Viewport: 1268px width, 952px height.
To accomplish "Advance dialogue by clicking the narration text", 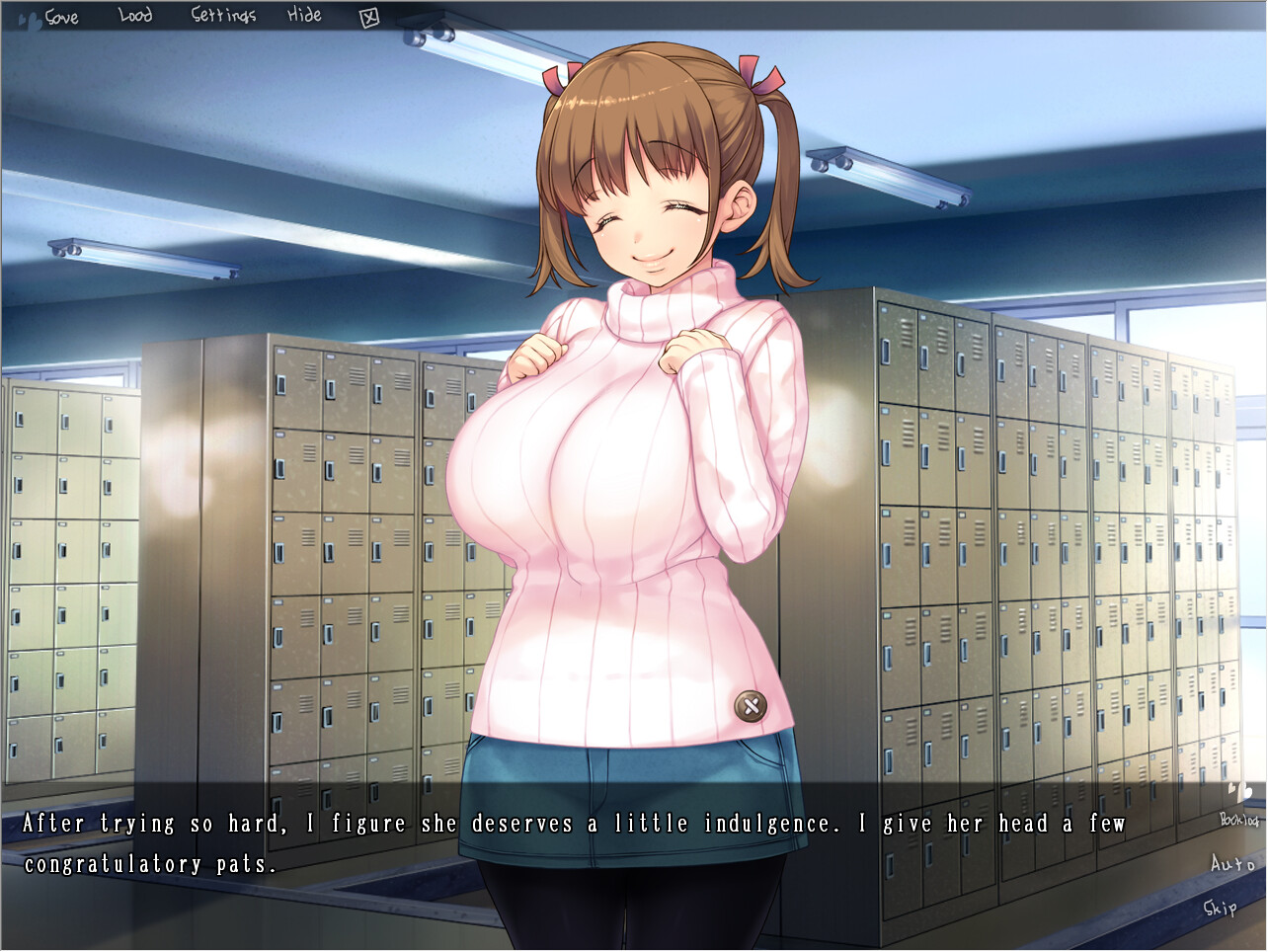I will (x=573, y=823).
